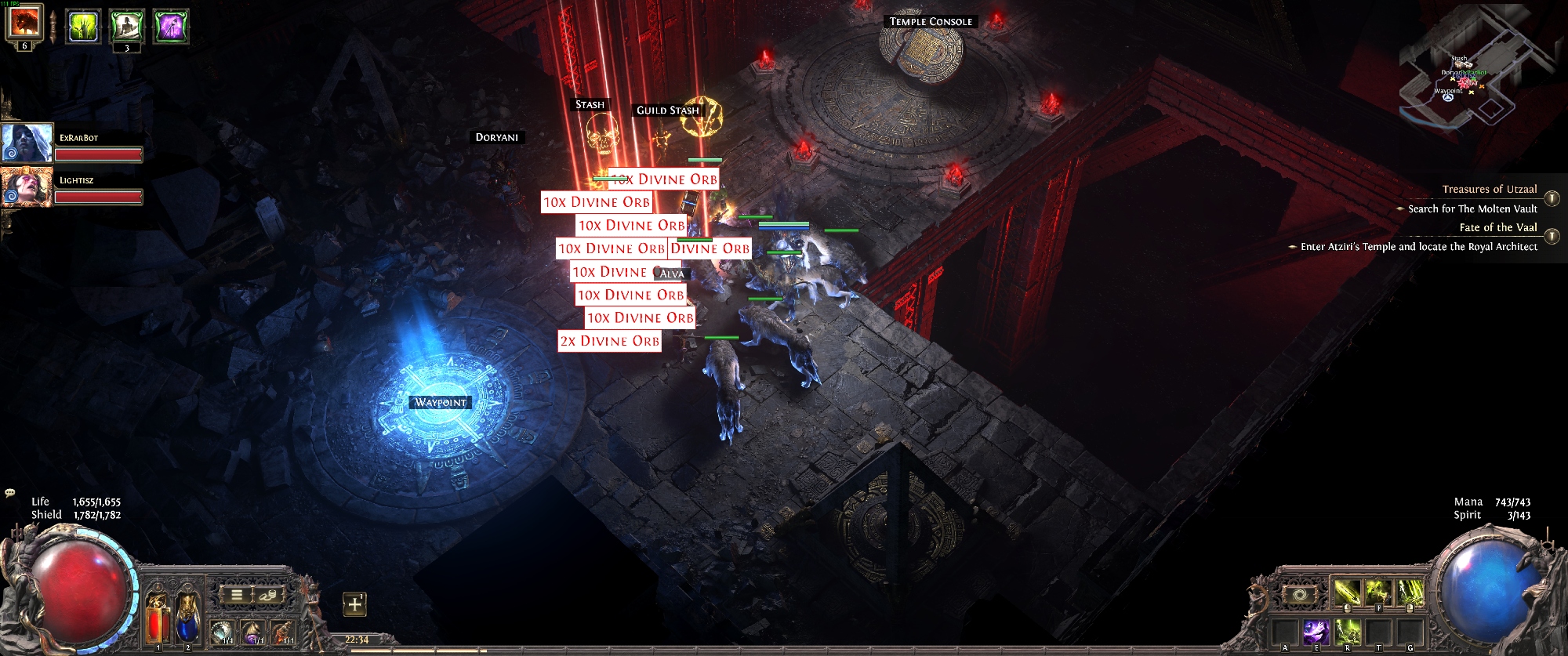Open the menu button with three lines

236,595
